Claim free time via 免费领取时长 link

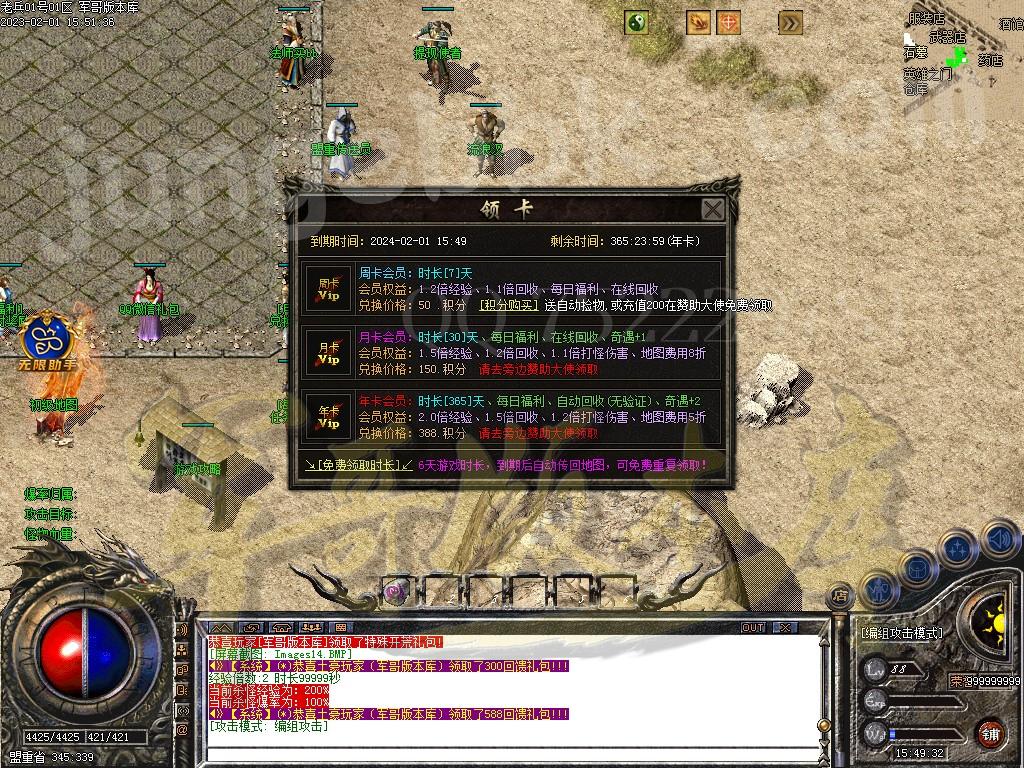click(x=359, y=465)
